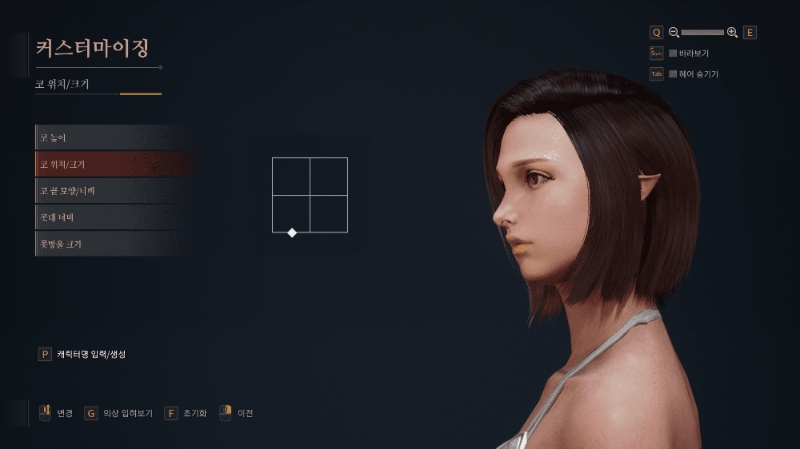Choose the 콧대 너비 menu entry
This screenshot has height=449, width=800.
tap(100, 217)
